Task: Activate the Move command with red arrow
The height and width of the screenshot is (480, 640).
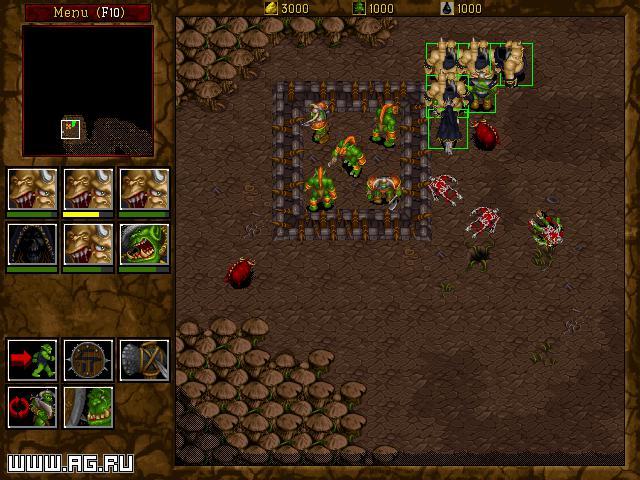Action: (x=32, y=360)
